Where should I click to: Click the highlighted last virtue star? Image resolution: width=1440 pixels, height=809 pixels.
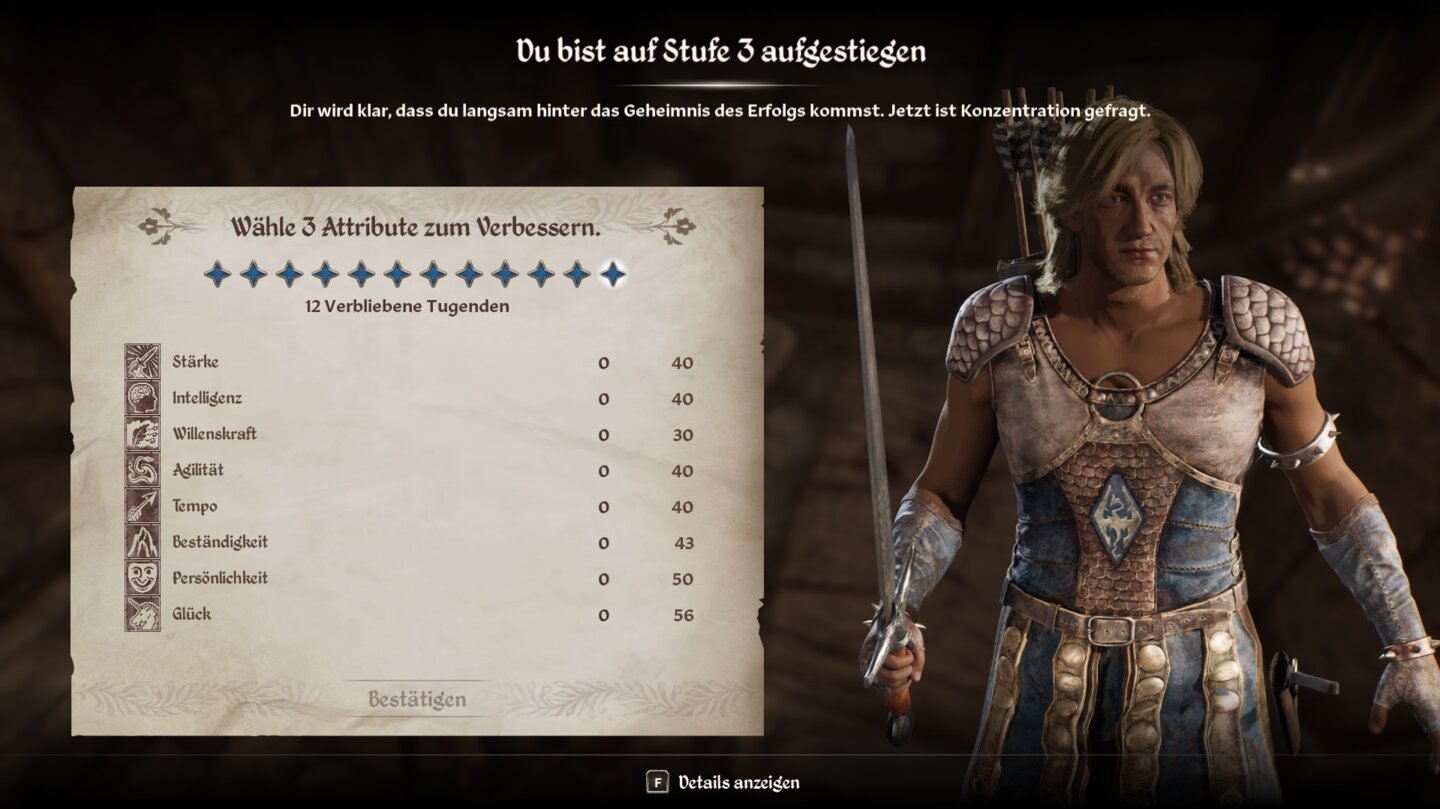point(608,272)
